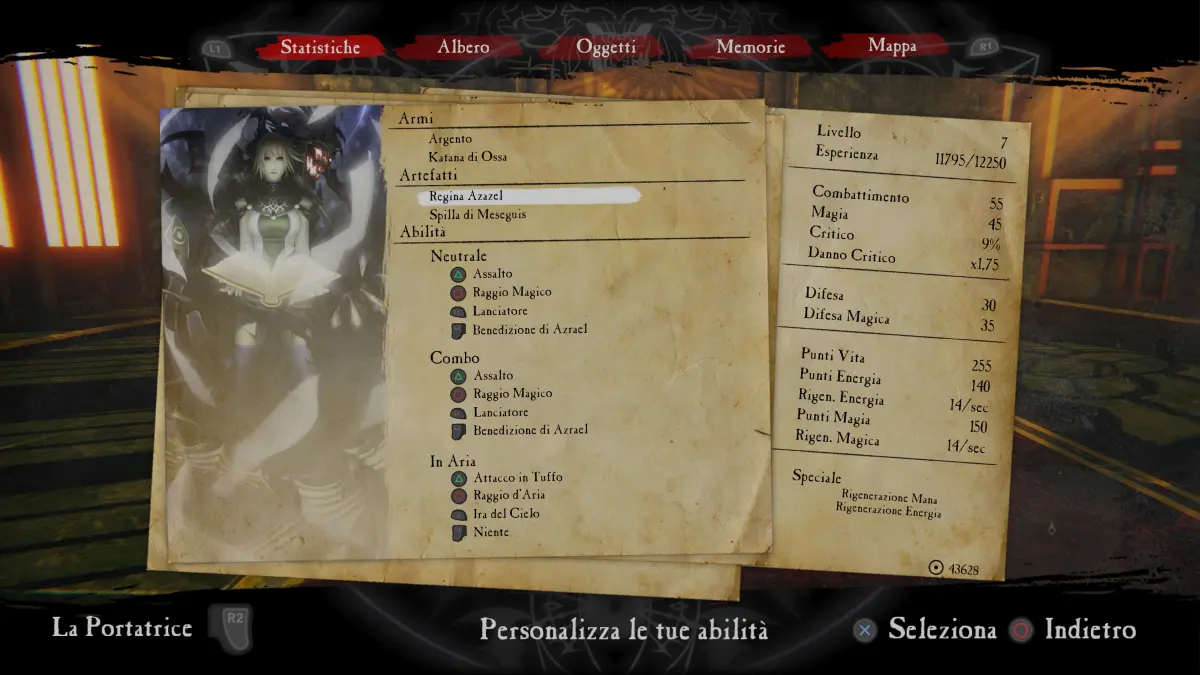Select Assalto under the Neutrale section
1200x675 pixels.
pos(493,273)
